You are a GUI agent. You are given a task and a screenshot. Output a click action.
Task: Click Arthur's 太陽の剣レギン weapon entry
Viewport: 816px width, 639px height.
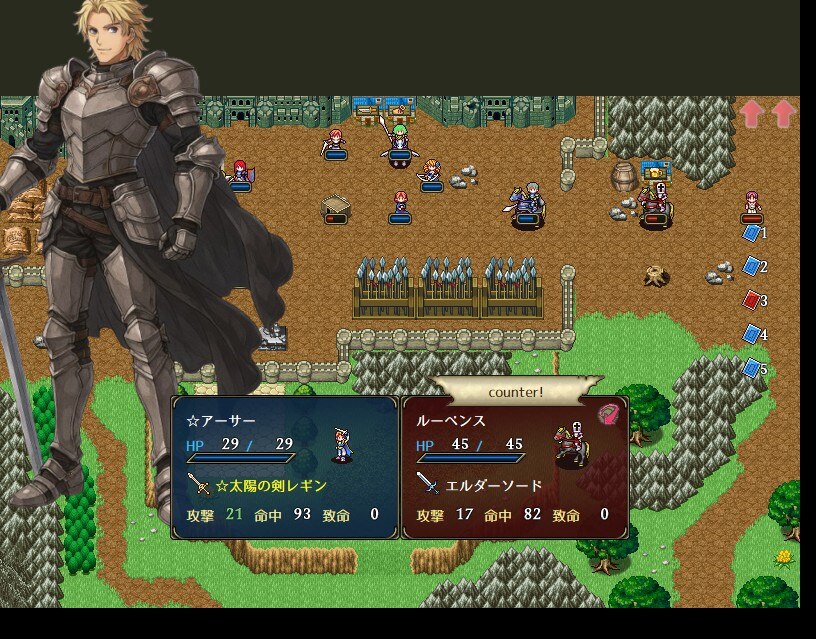pyautogui.click(x=270, y=485)
